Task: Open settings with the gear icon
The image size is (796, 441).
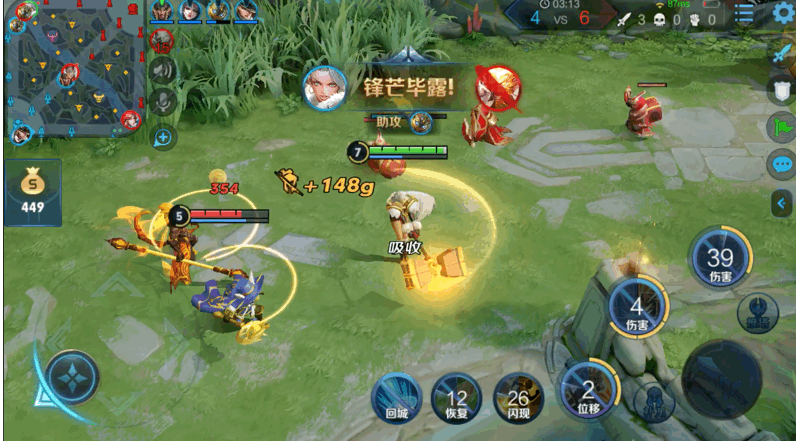Action: click(x=783, y=13)
